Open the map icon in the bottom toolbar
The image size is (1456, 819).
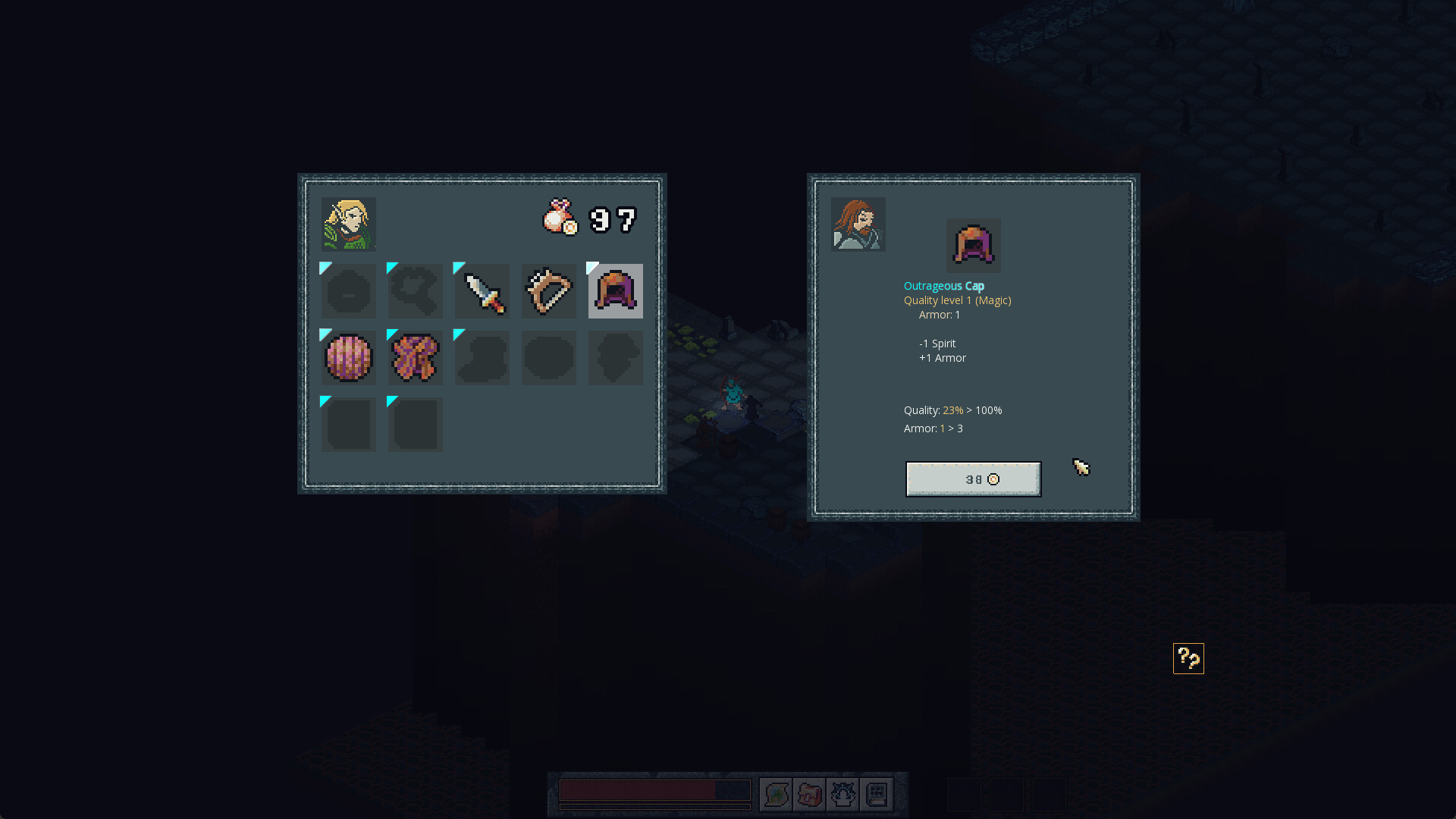[775, 795]
